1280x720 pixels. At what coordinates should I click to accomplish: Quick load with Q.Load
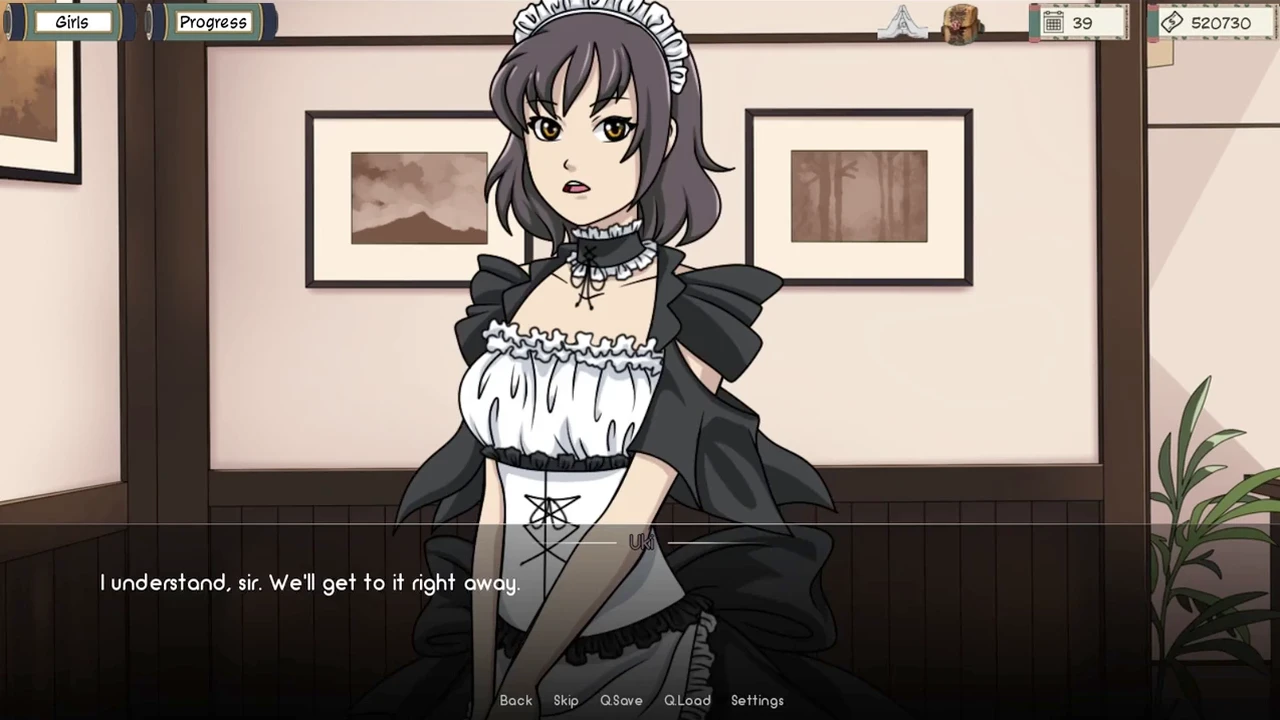(x=687, y=700)
